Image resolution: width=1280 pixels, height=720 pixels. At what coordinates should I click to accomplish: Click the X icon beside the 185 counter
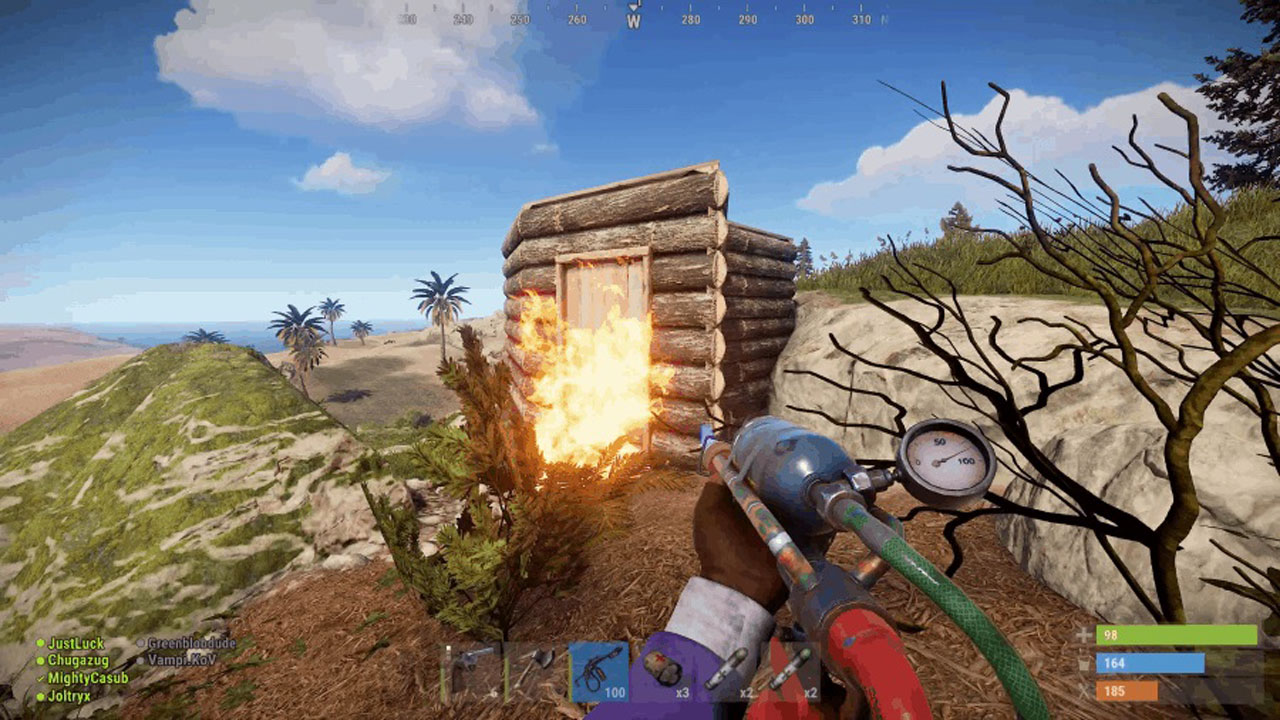click(x=1083, y=691)
